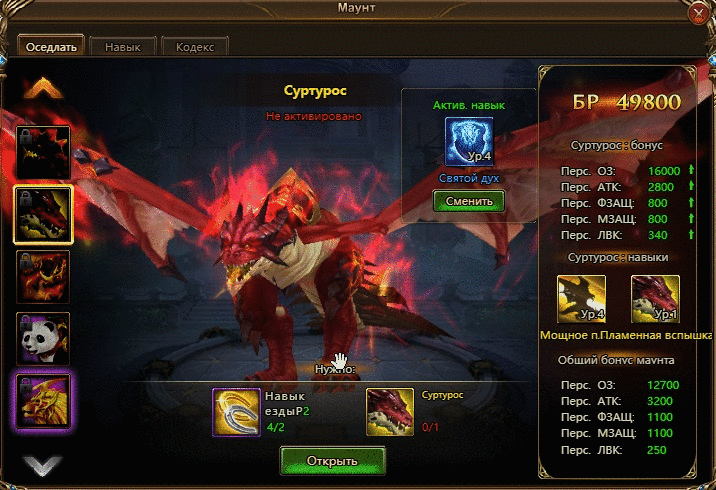Switch to the Оседлать tab

[51, 47]
